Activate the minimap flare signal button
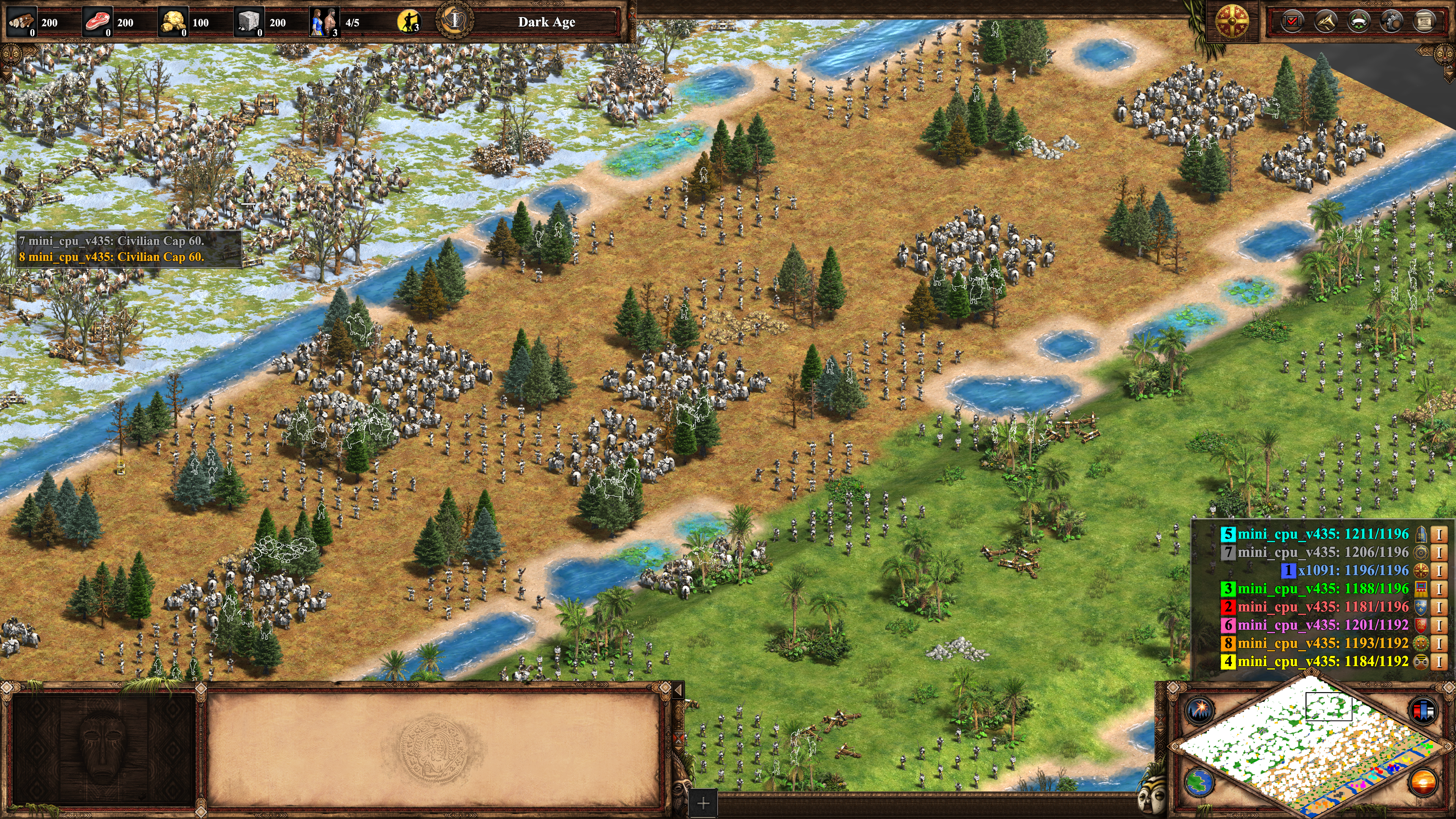The height and width of the screenshot is (819, 1456). point(1199,709)
